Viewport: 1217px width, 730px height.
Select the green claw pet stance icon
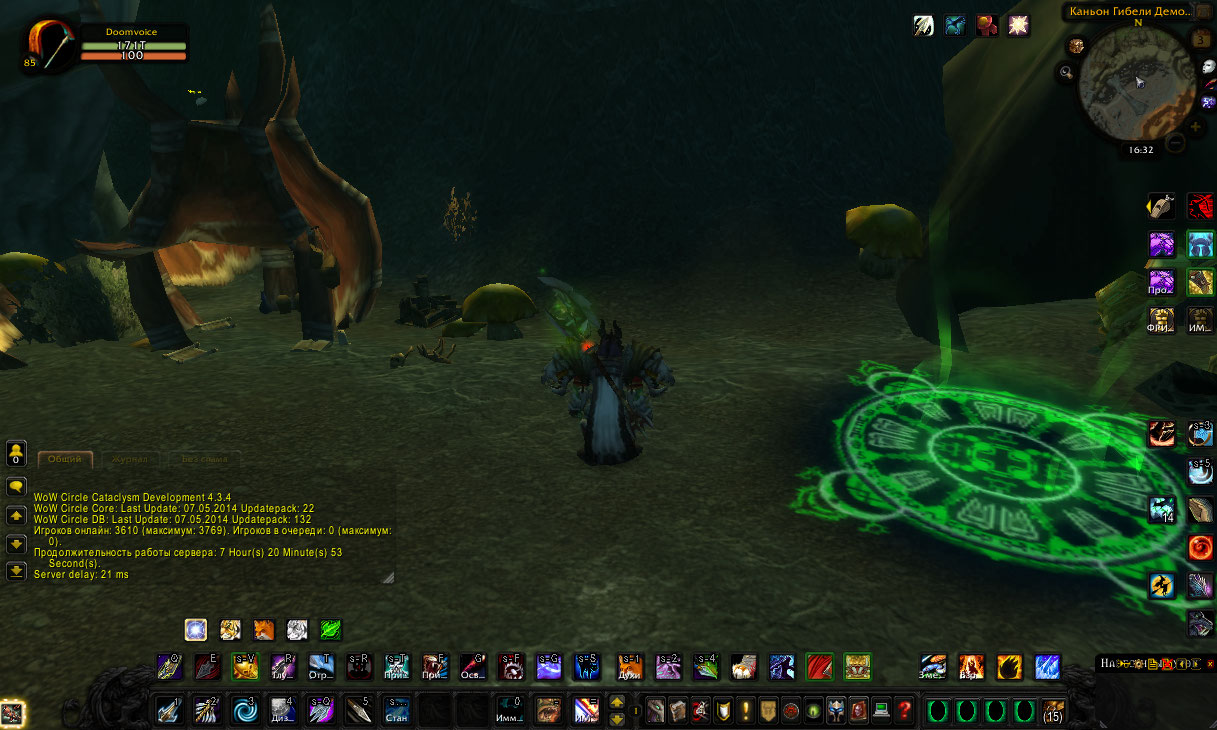click(331, 630)
